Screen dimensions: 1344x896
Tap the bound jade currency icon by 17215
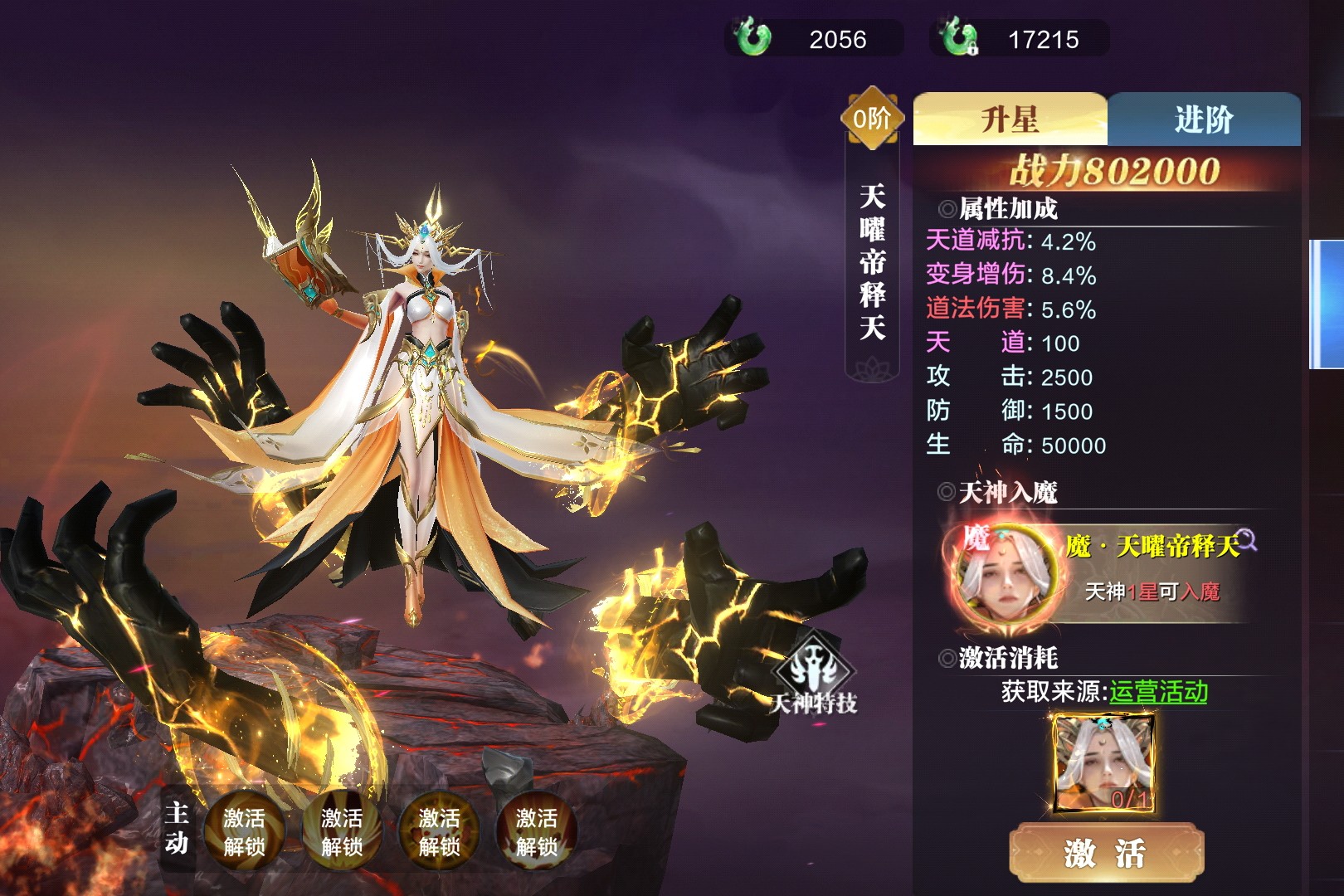click(959, 38)
